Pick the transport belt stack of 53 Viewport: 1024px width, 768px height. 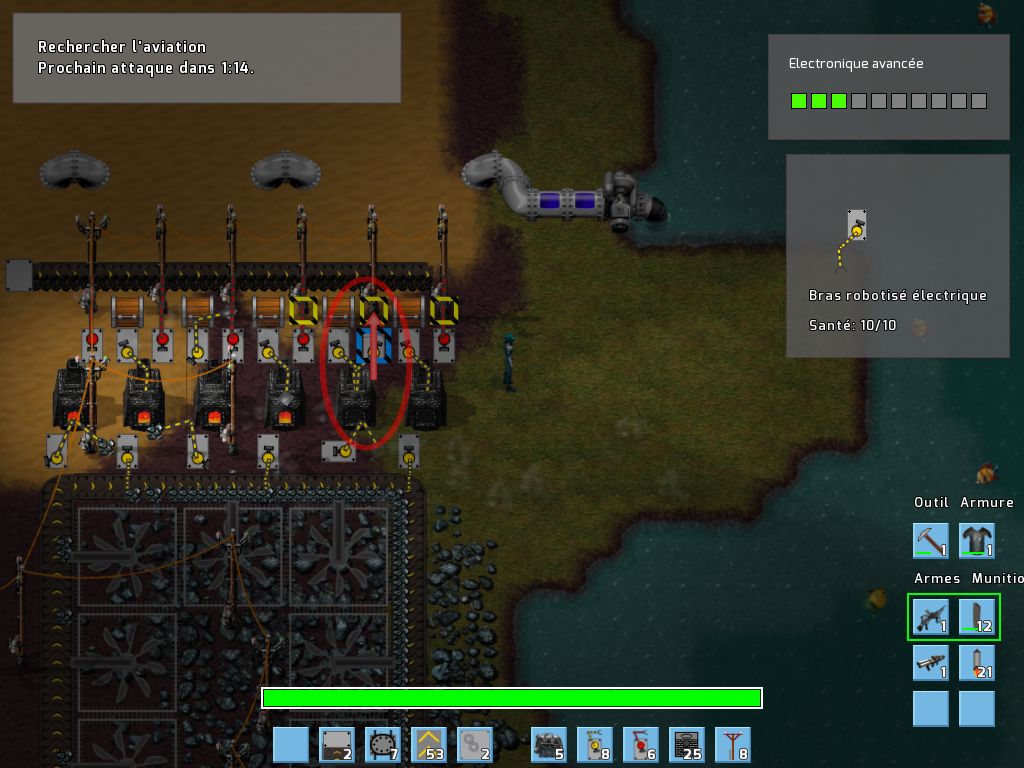pos(429,745)
